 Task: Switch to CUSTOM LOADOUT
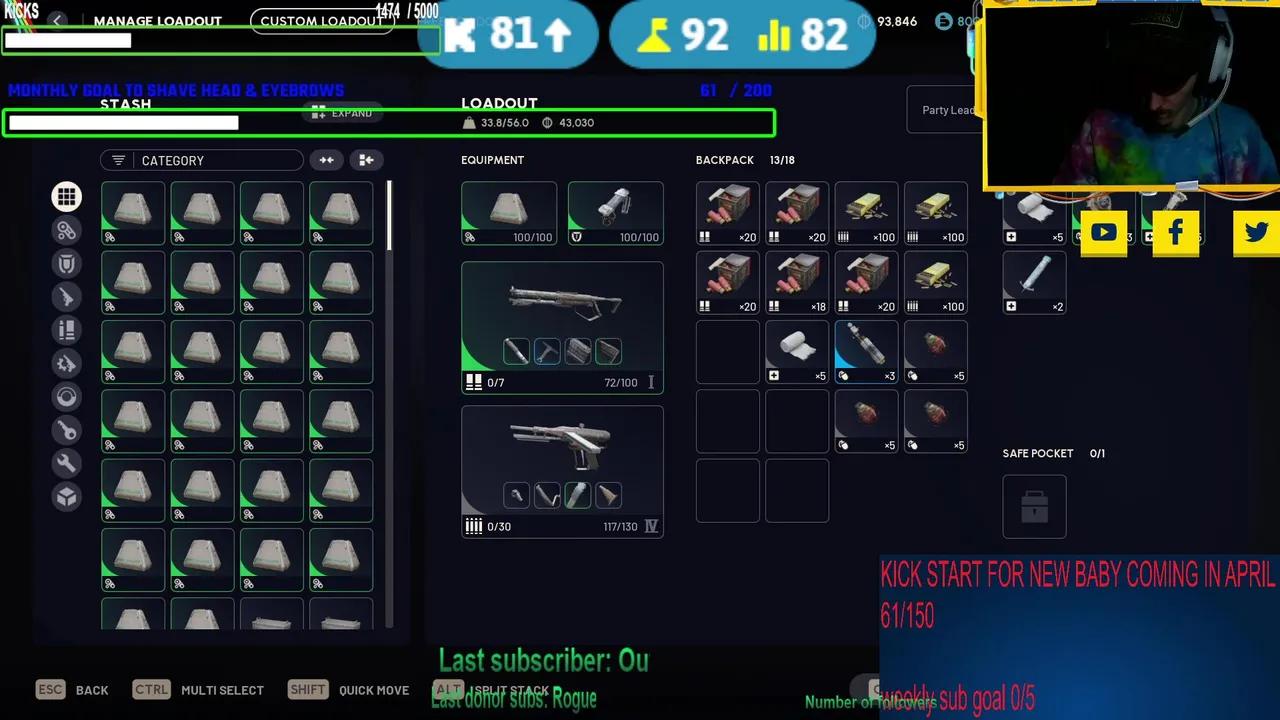coord(321,21)
